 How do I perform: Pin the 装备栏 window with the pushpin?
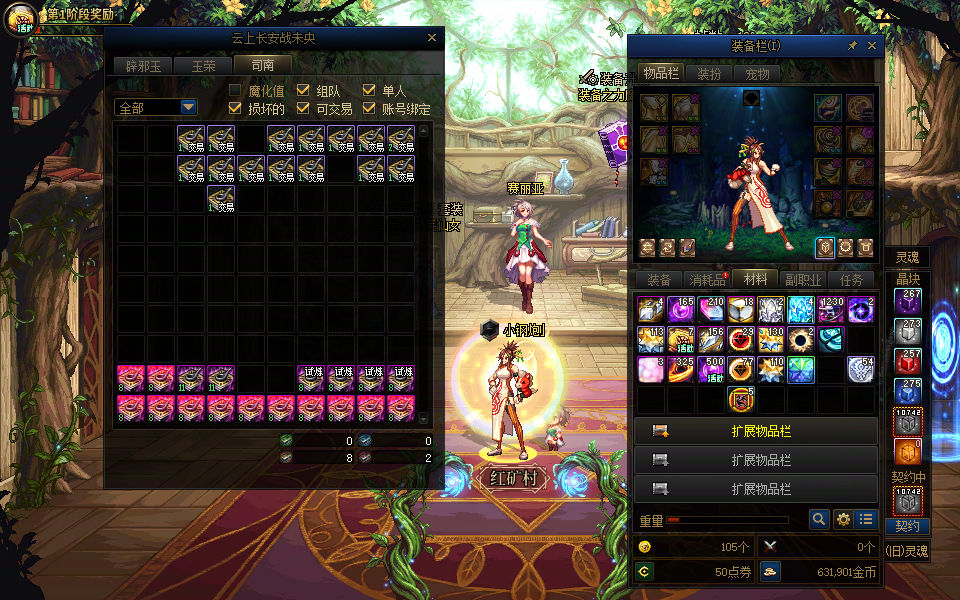tap(852, 46)
